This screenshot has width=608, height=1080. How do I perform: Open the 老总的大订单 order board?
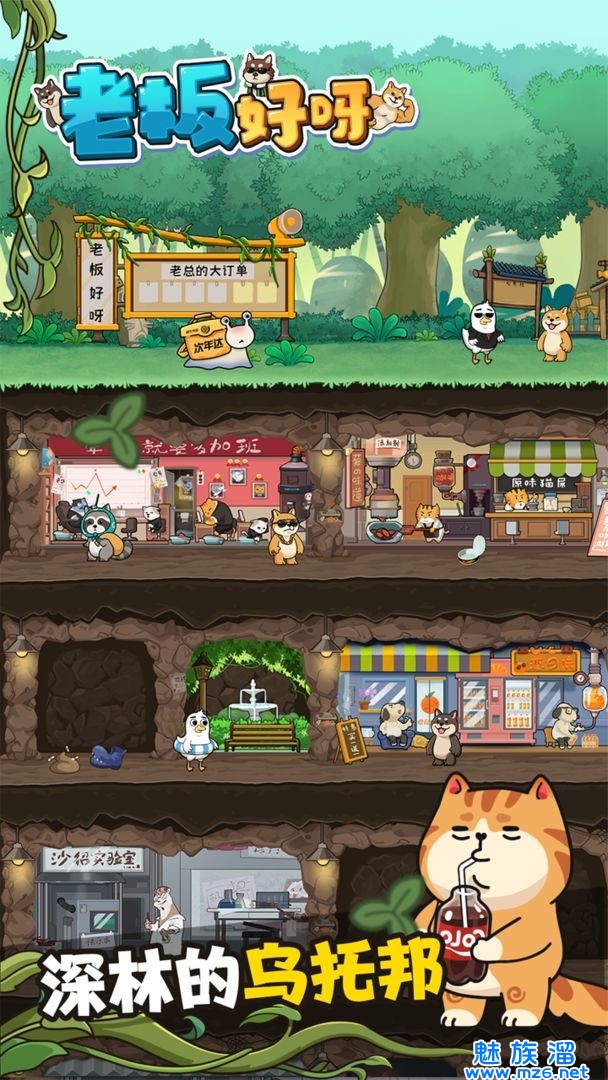tap(209, 285)
